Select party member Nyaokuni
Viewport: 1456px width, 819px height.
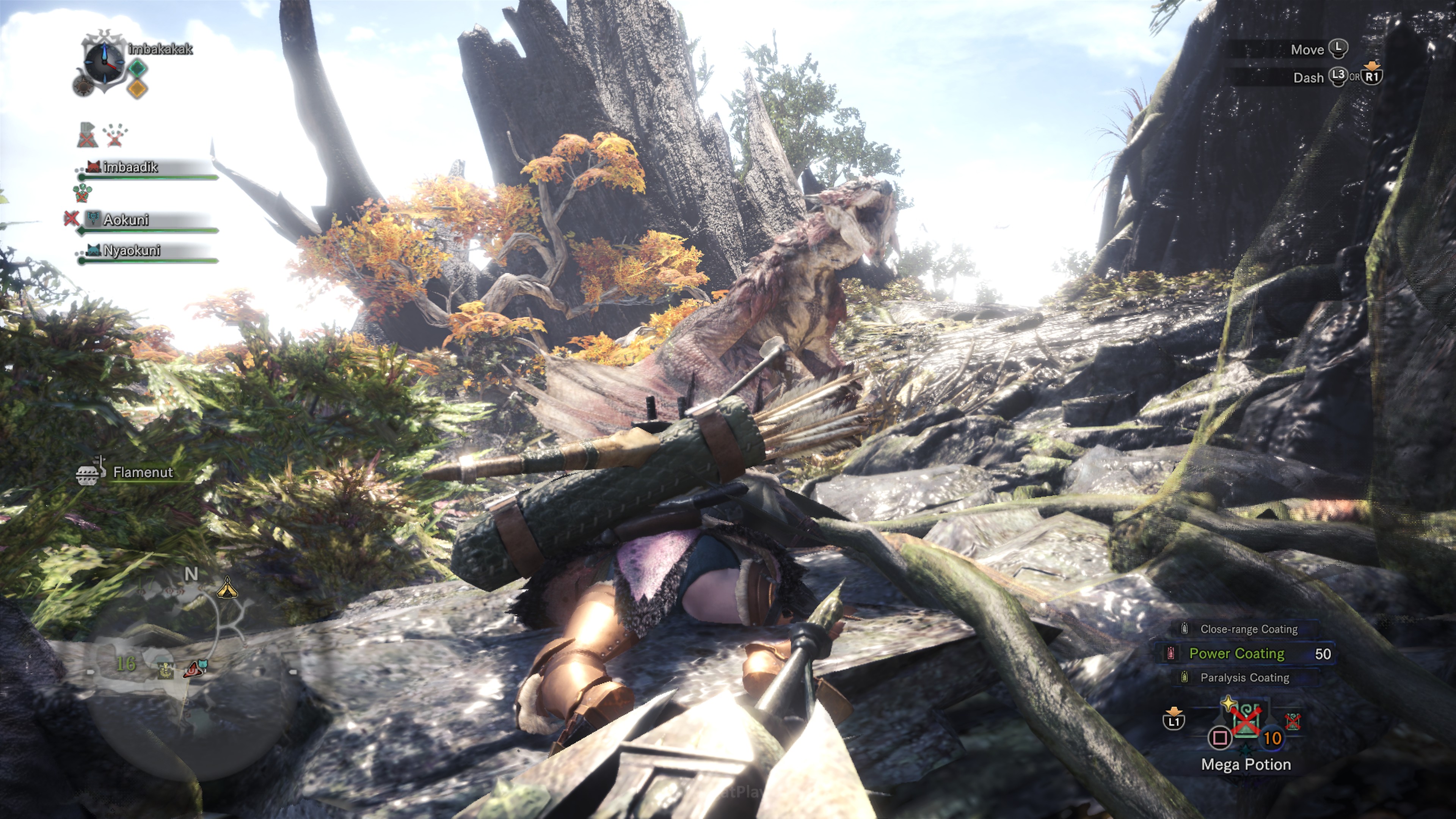coord(132,250)
